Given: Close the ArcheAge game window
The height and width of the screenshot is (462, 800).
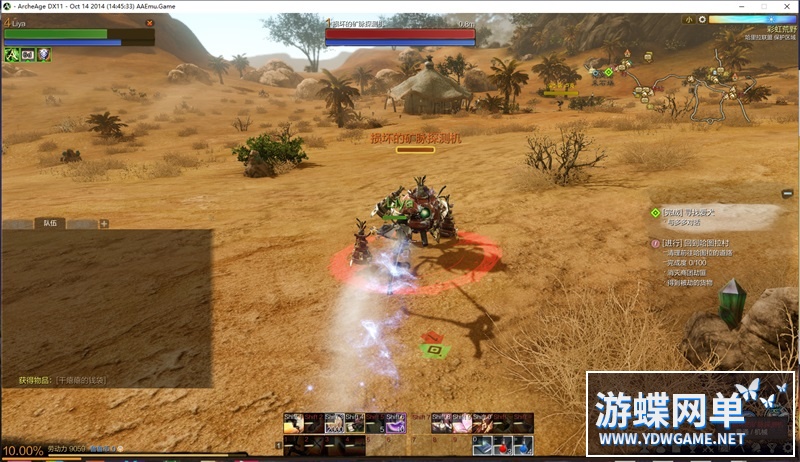Looking at the screenshot, I should (785, 5).
